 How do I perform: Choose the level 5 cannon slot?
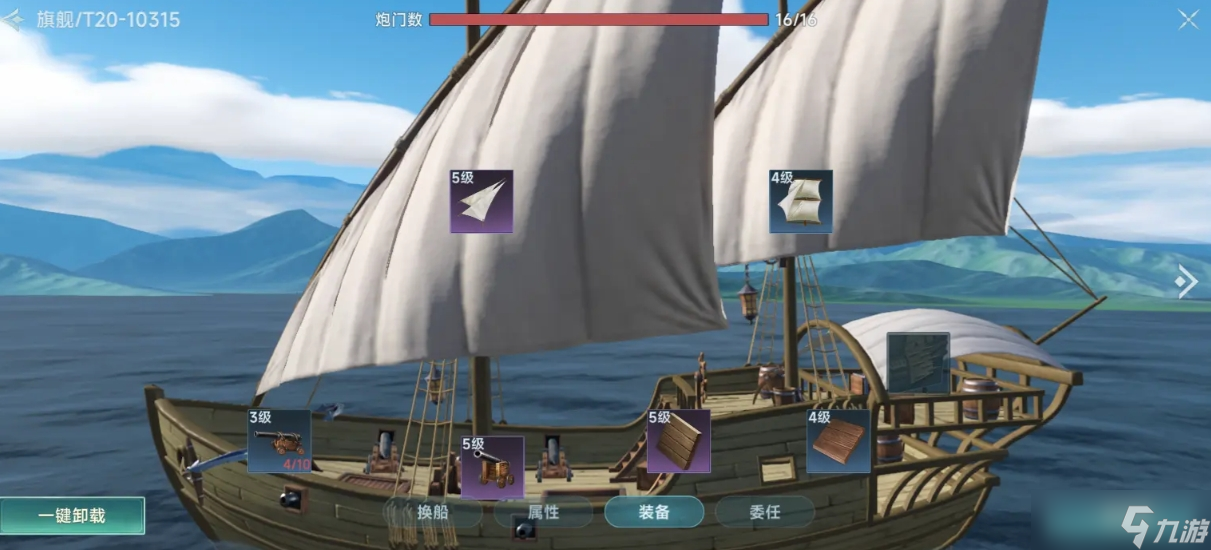[x=492, y=467]
